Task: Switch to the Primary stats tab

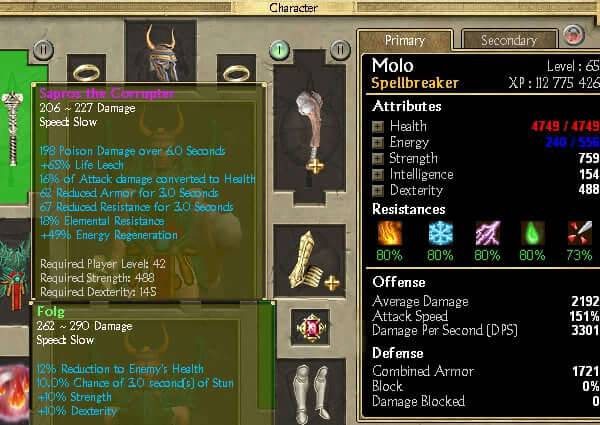Action: pos(404,41)
